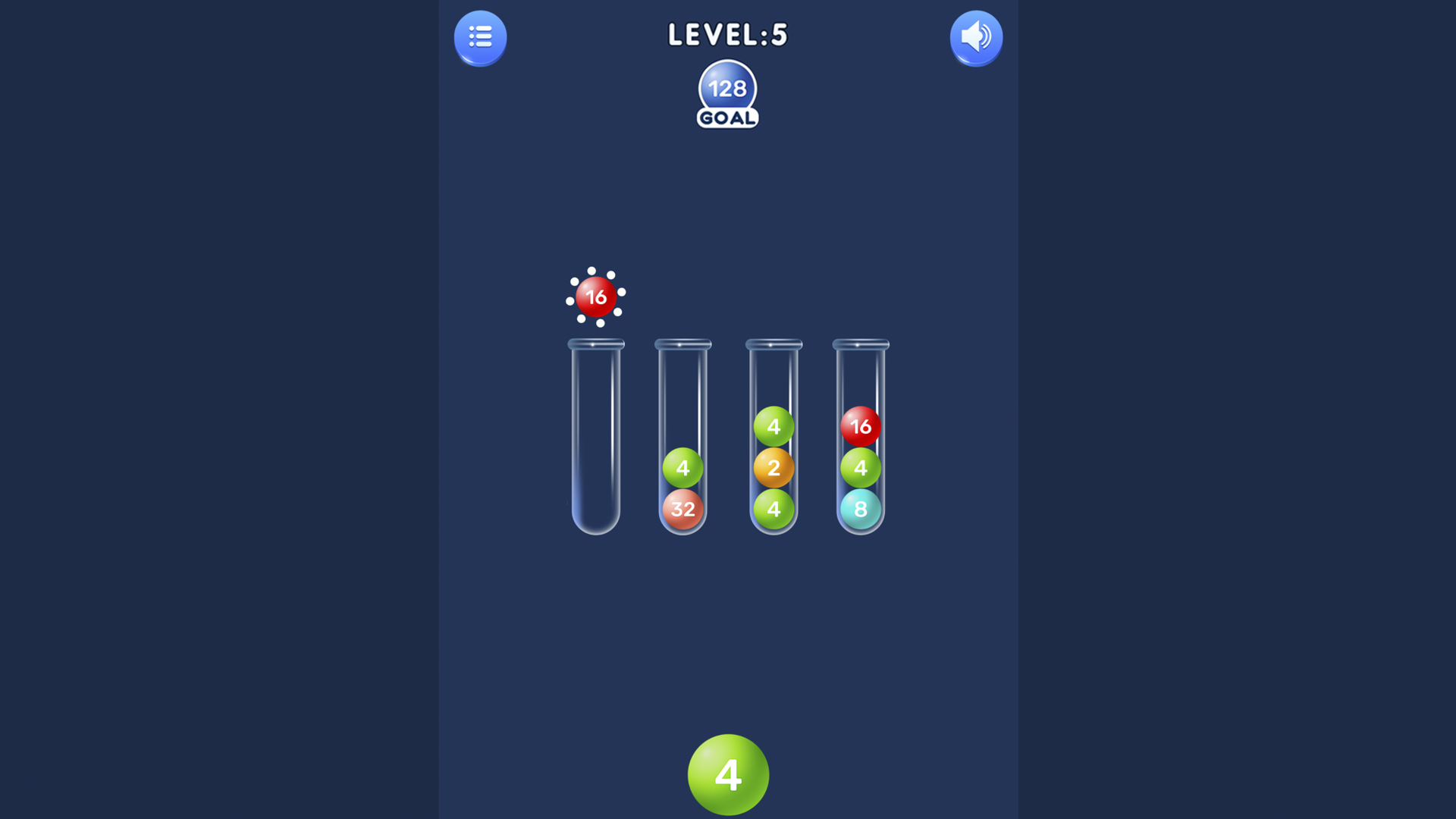Select the orange 32 ball
Viewport: 1456px width, 819px height.
[683, 510]
